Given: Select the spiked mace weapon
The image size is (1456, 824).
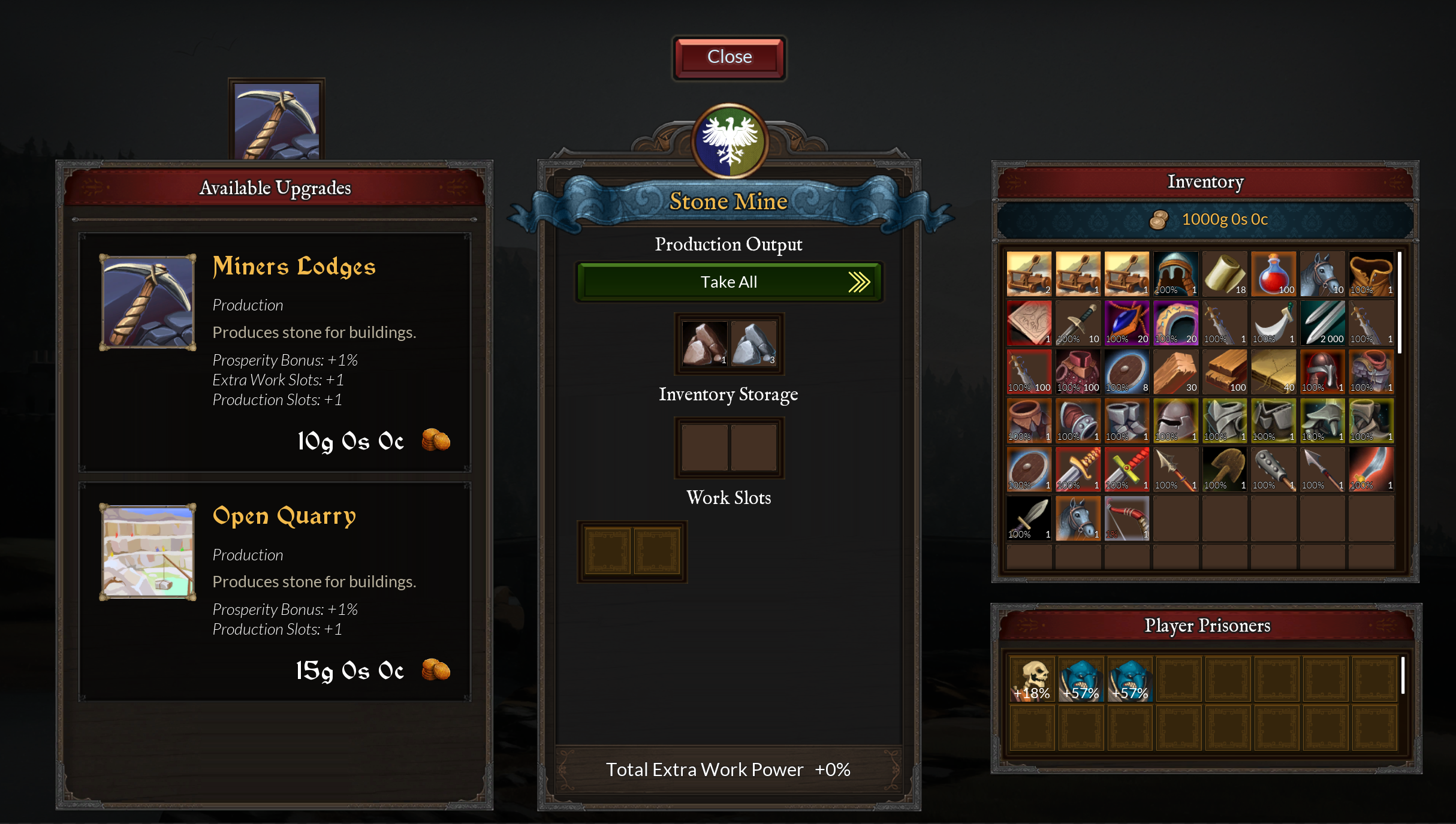Looking at the screenshot, I should pos(1274,469).
